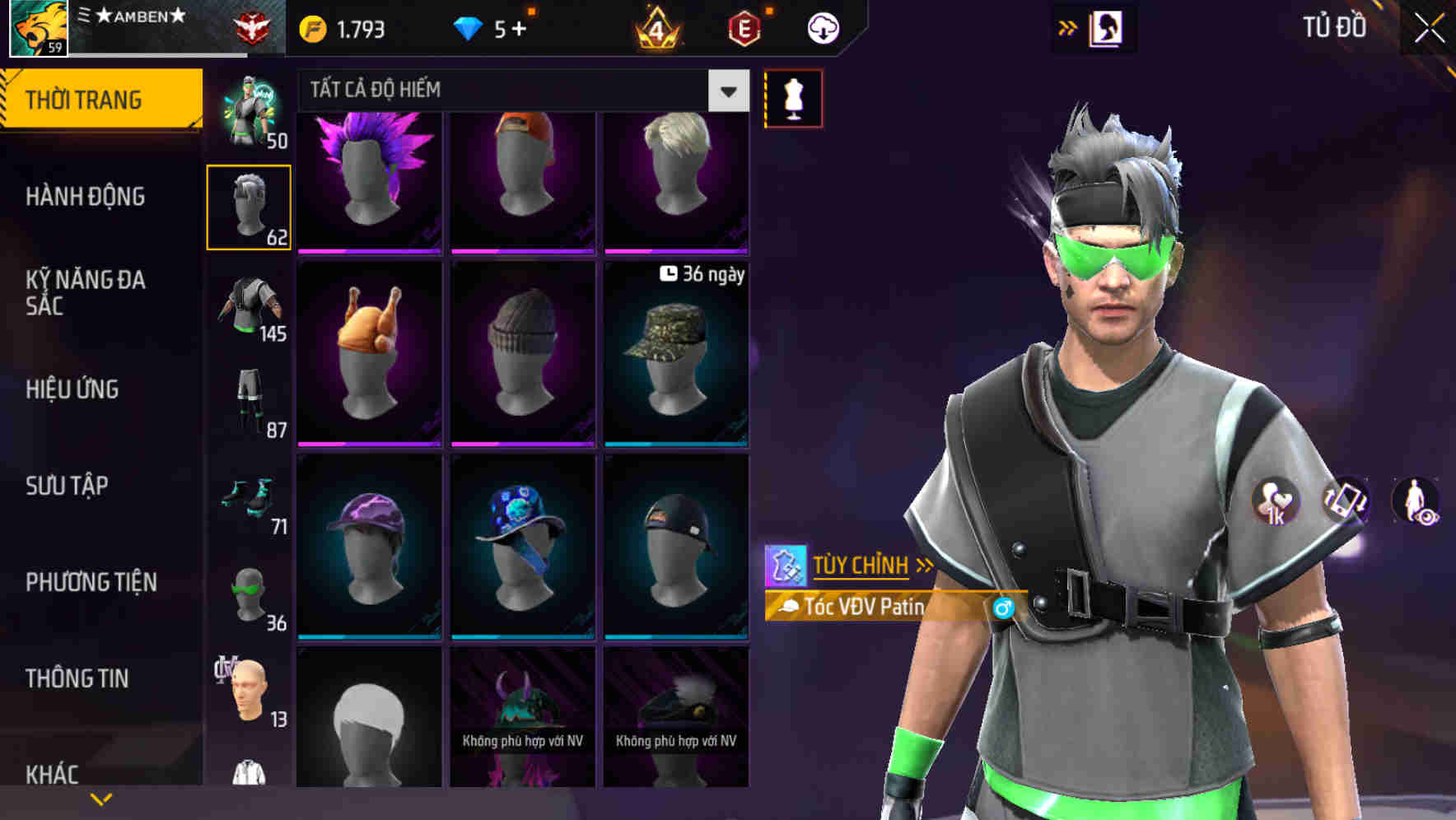Open the TẤT CẢ ĐỘ HIẾM rarity dropdown
The image size is (1456, 820).
726,91
